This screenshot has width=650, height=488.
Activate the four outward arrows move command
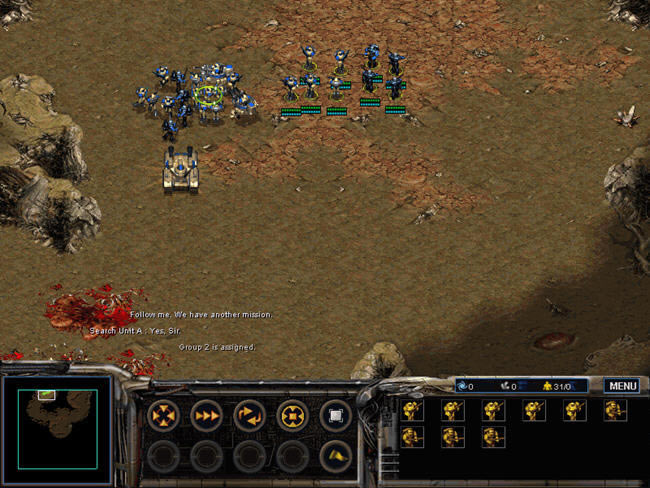(x=163, y=414)
